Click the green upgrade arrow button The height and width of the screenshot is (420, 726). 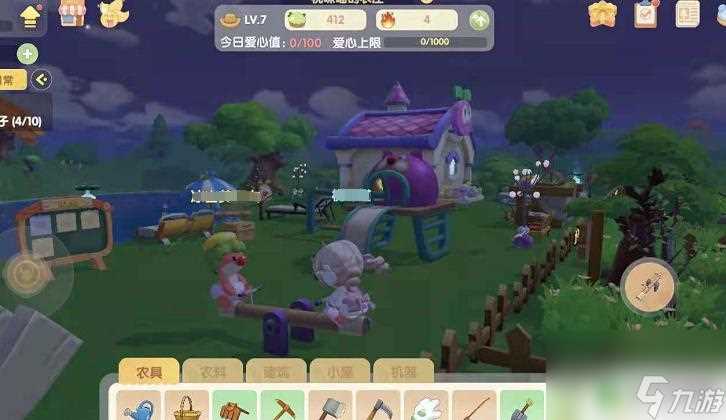(481, 19)
